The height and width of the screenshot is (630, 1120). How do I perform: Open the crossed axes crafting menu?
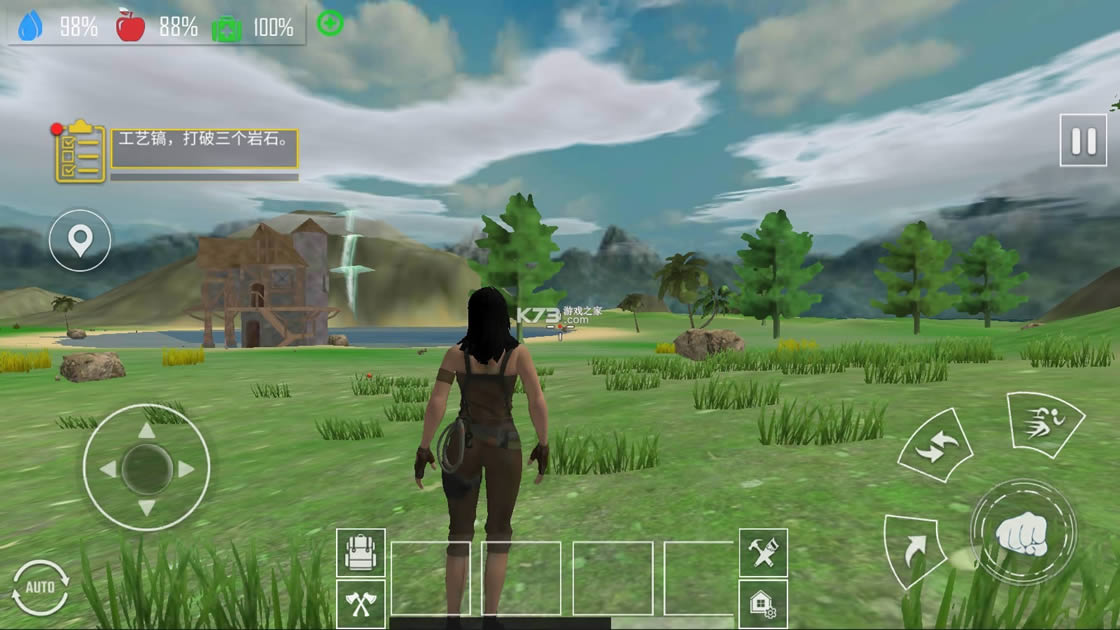(x=361, y=603)
